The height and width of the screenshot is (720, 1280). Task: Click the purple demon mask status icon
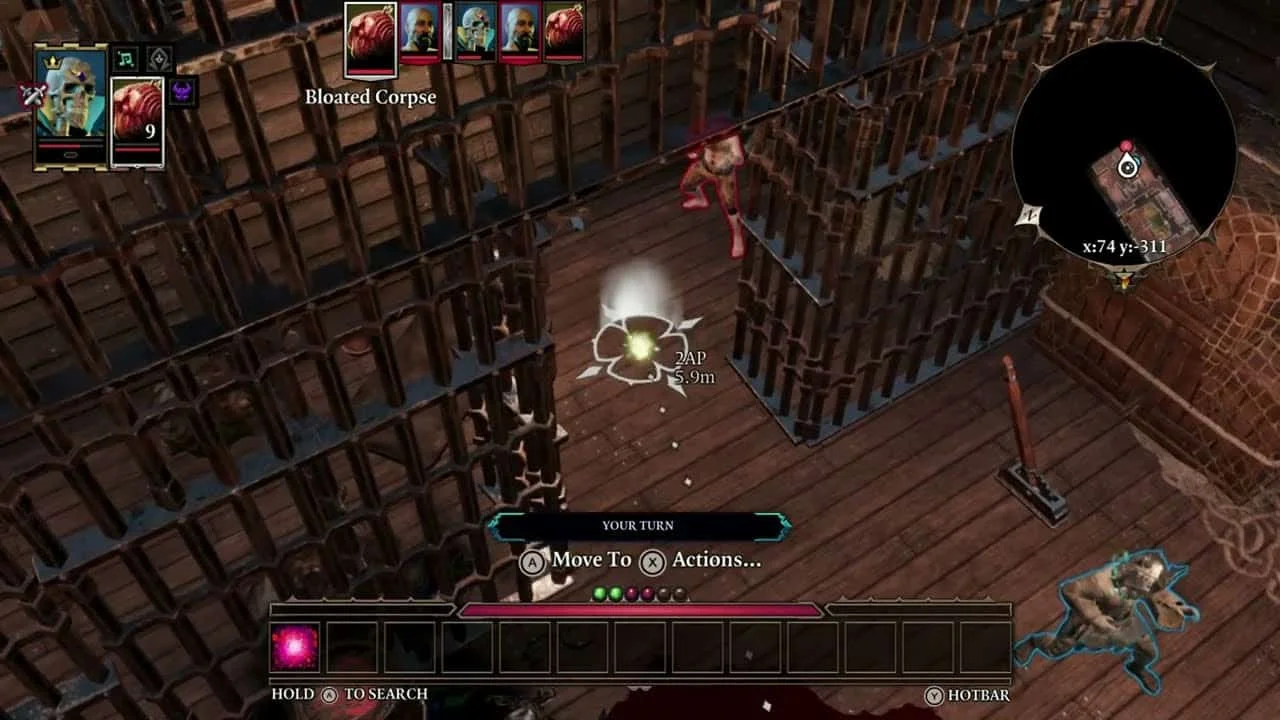click(183, 92)
